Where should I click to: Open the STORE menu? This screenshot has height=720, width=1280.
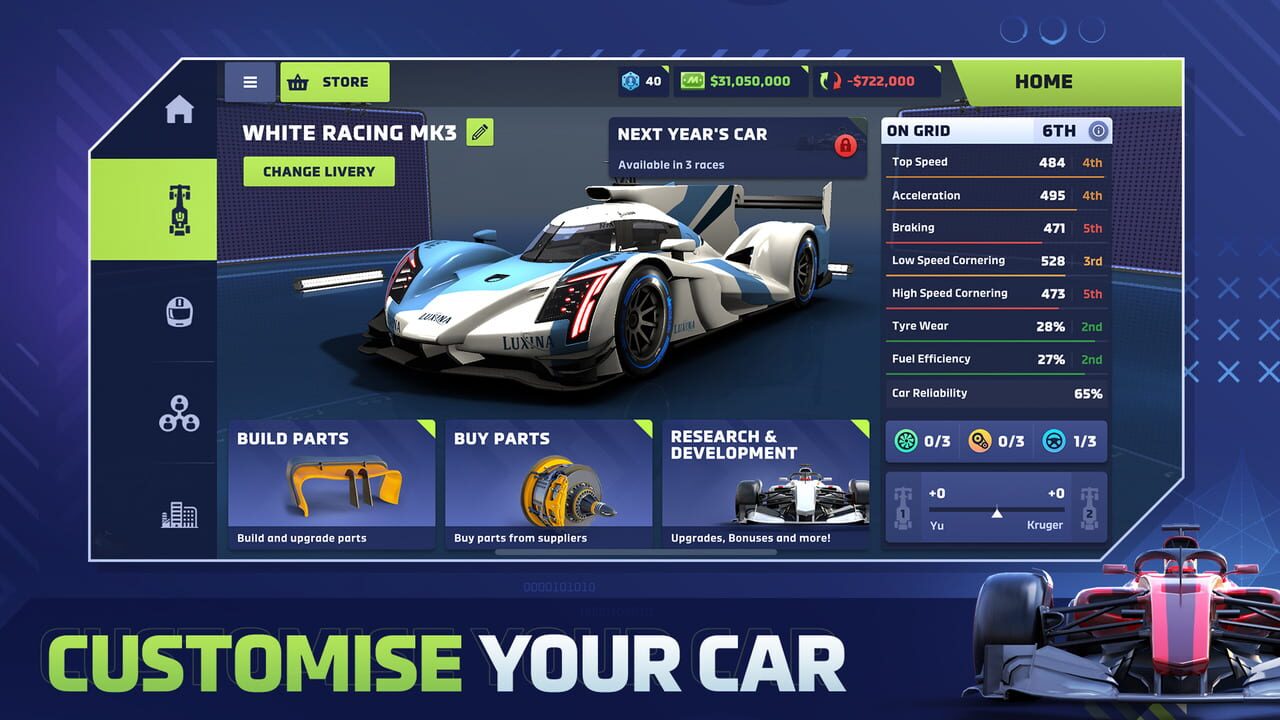[x=335, y=81]
